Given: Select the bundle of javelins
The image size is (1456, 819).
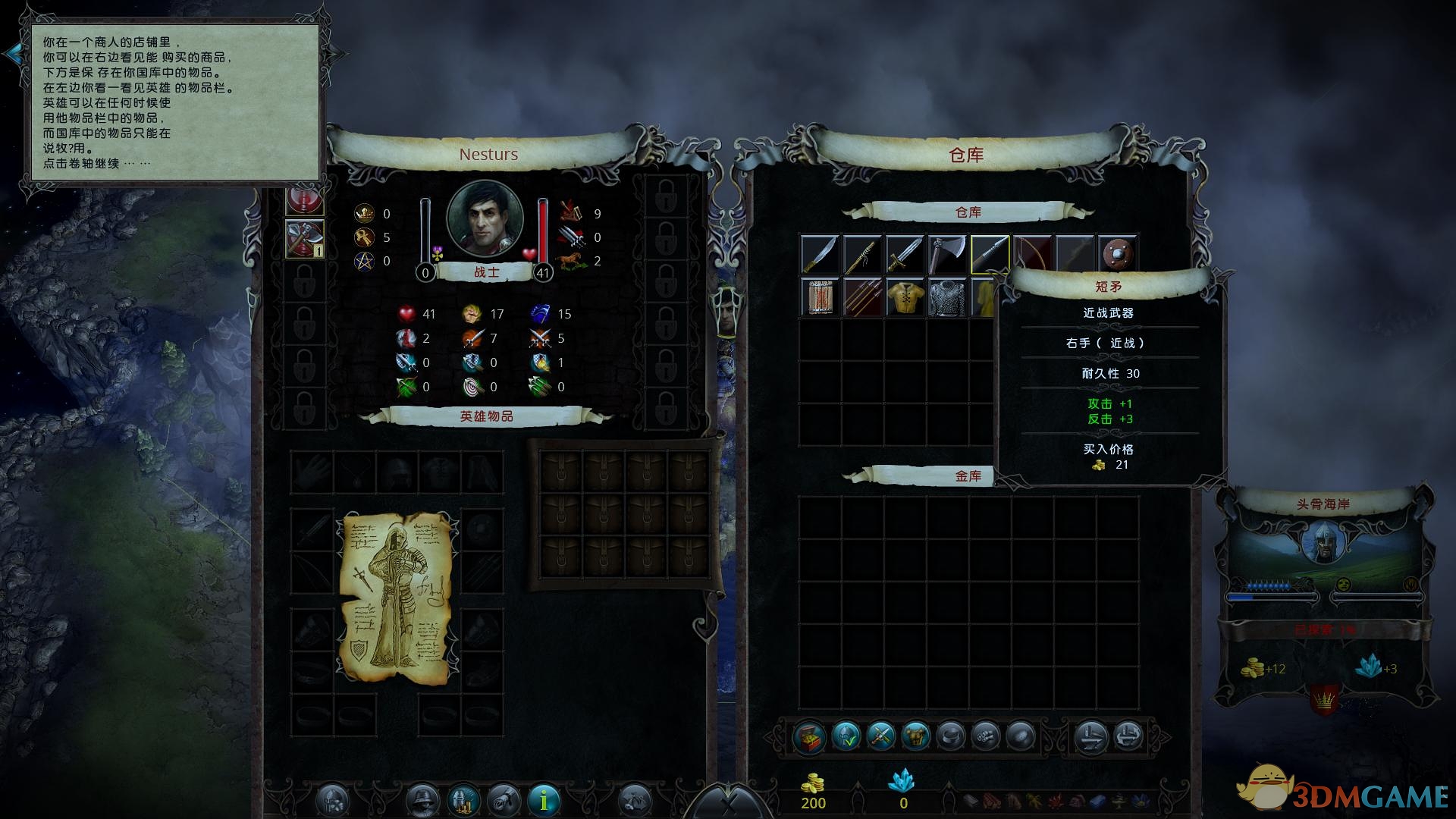Looking at the screenshot, I should pyautogui.click(x=862, y=297).
